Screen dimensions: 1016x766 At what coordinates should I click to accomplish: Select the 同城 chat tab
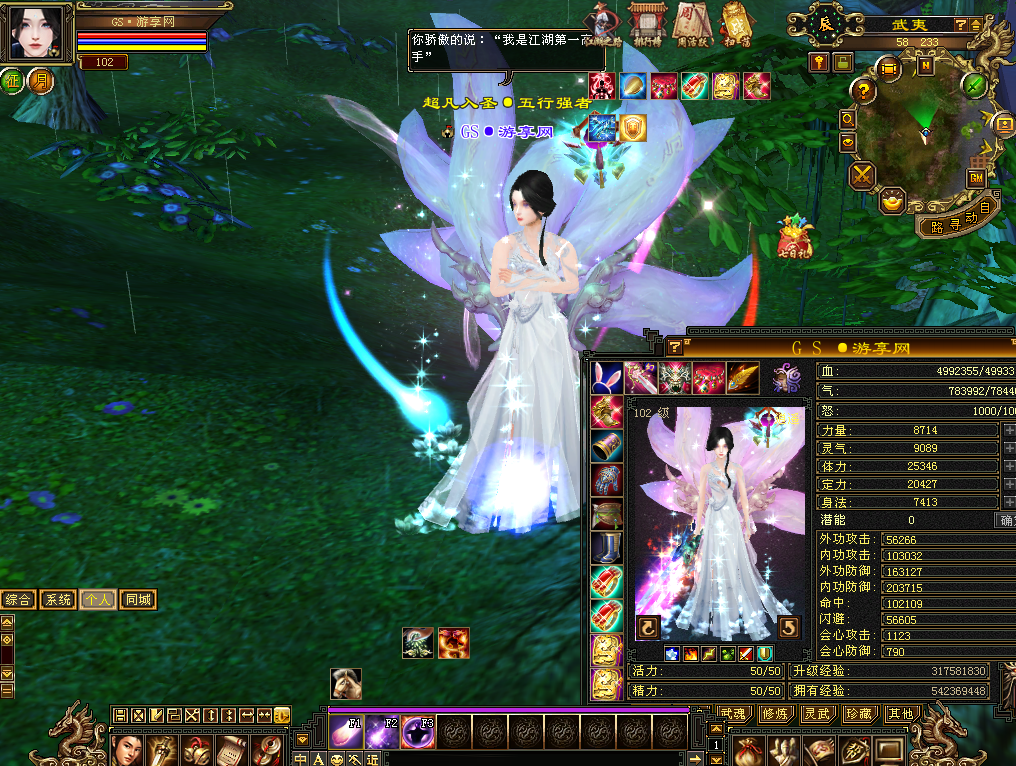tap(138, 600)
